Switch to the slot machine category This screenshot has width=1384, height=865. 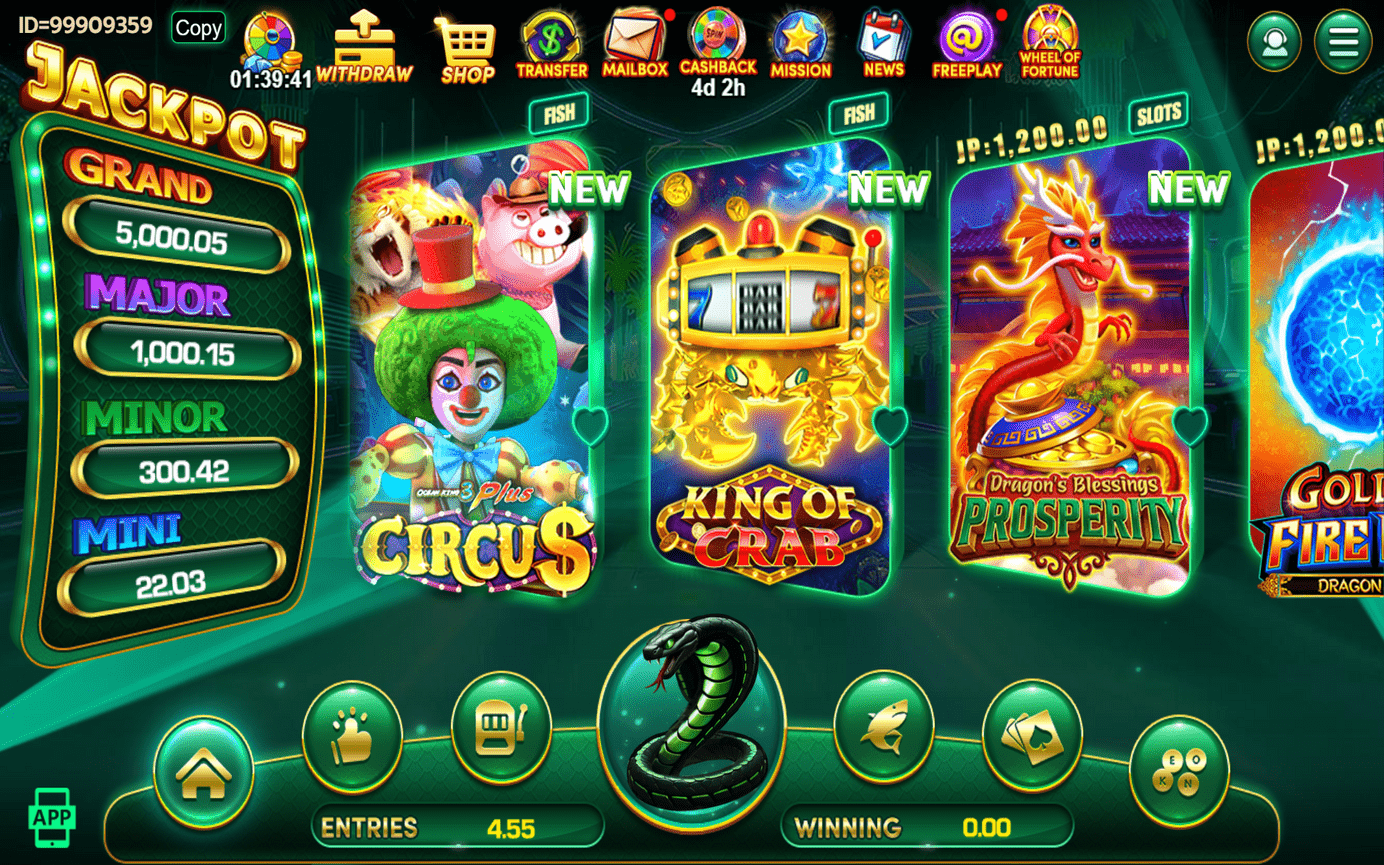point(501,725)
